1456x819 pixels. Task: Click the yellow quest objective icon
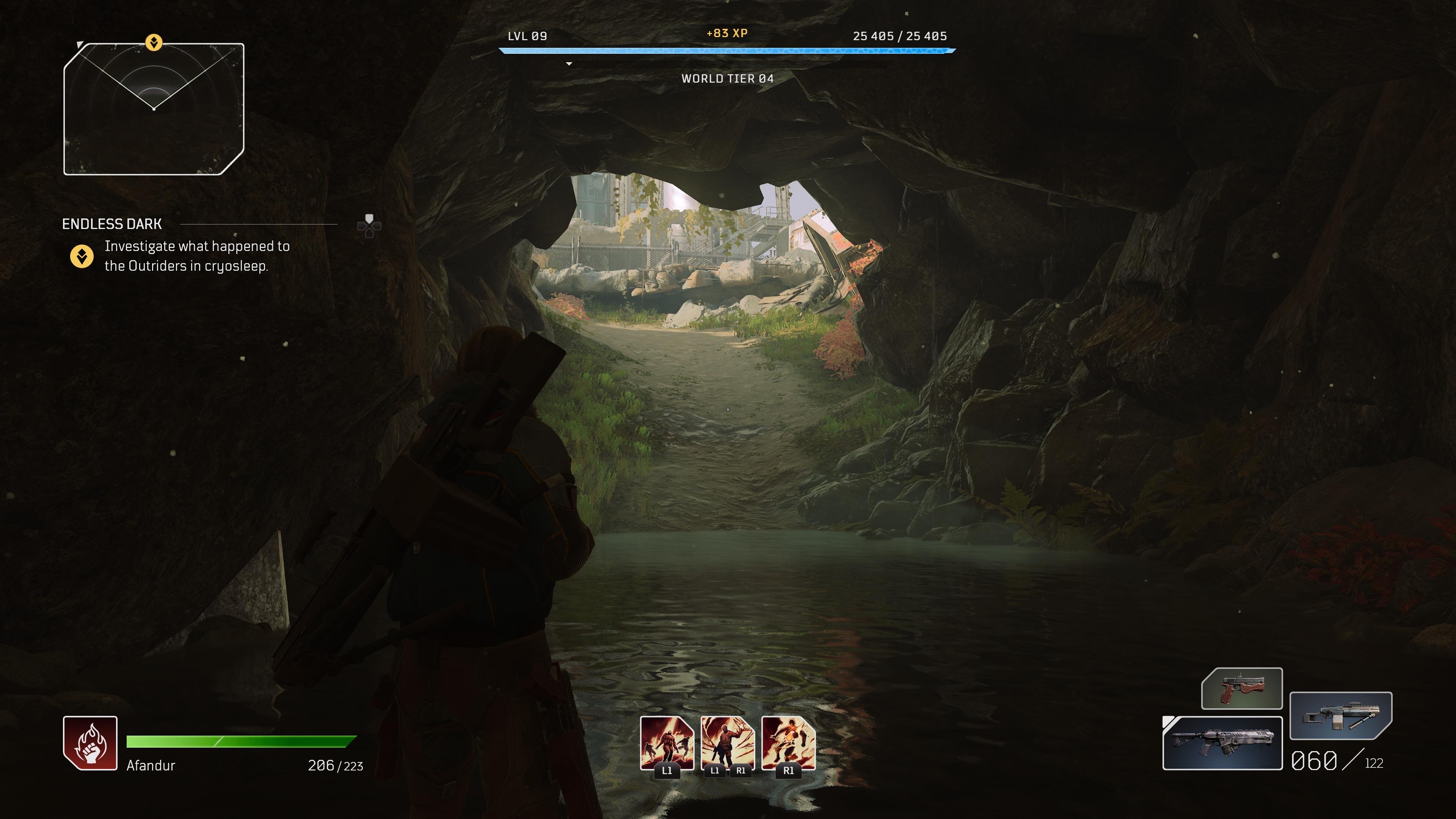(x=82, y=256)
